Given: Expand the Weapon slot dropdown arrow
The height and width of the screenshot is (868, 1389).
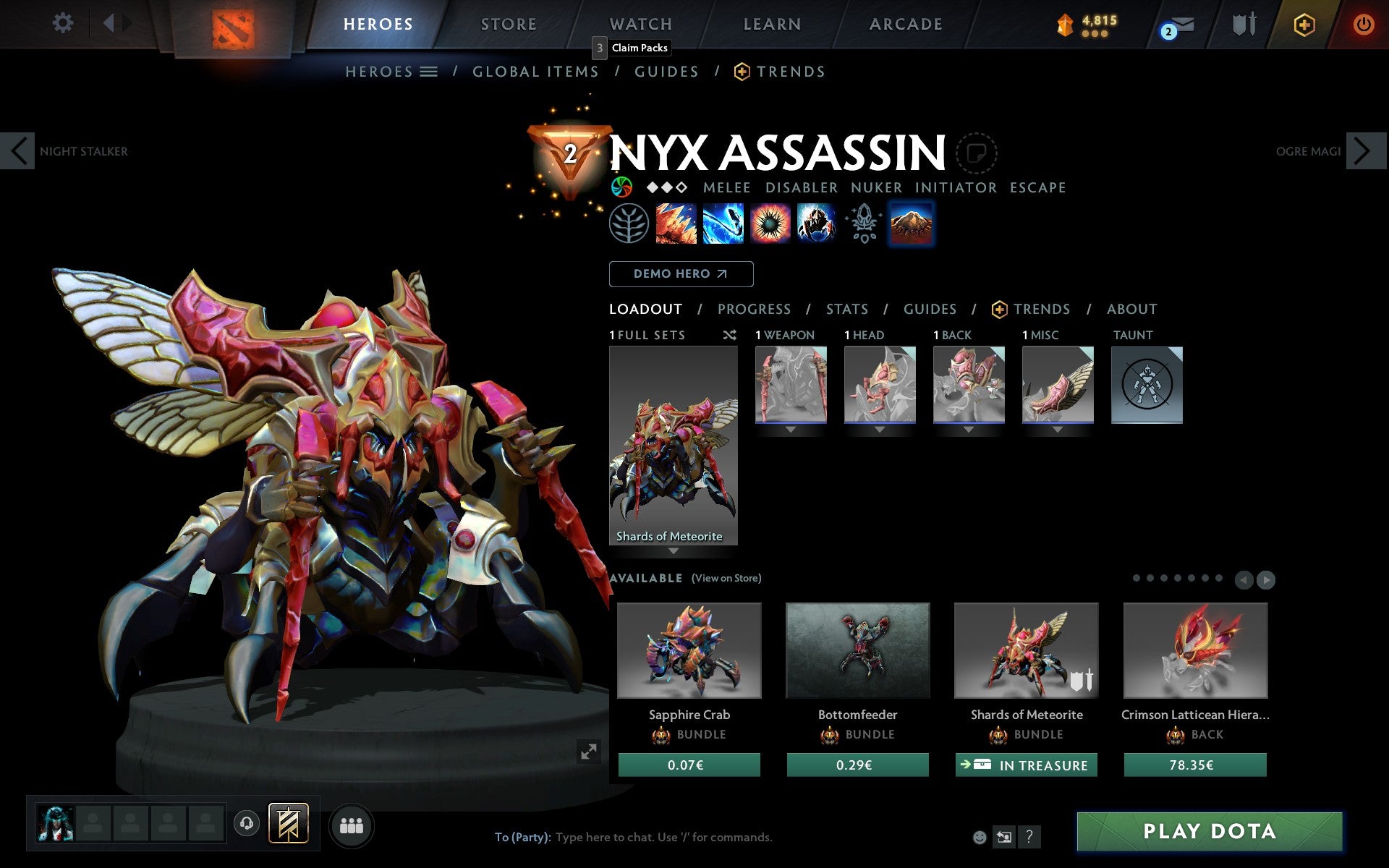Looking at the screenshot, I should (x=790, y=428).
